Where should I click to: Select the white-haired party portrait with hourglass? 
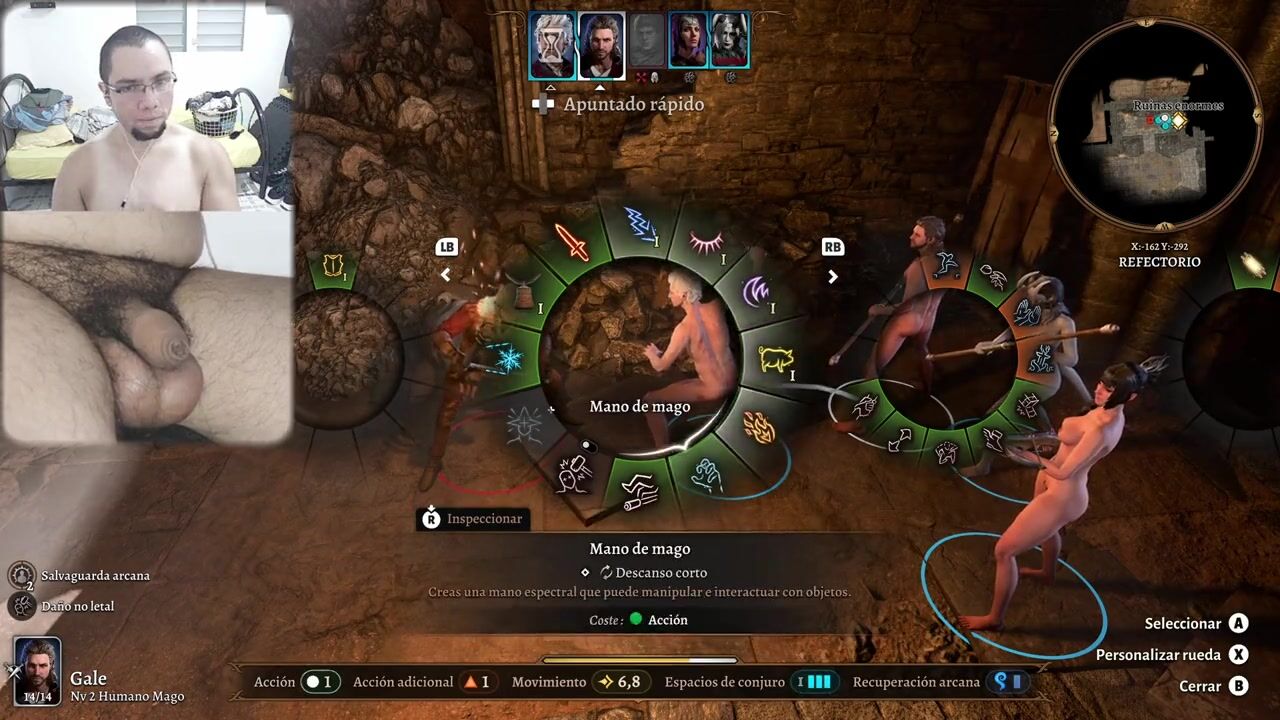click(552, 45)
